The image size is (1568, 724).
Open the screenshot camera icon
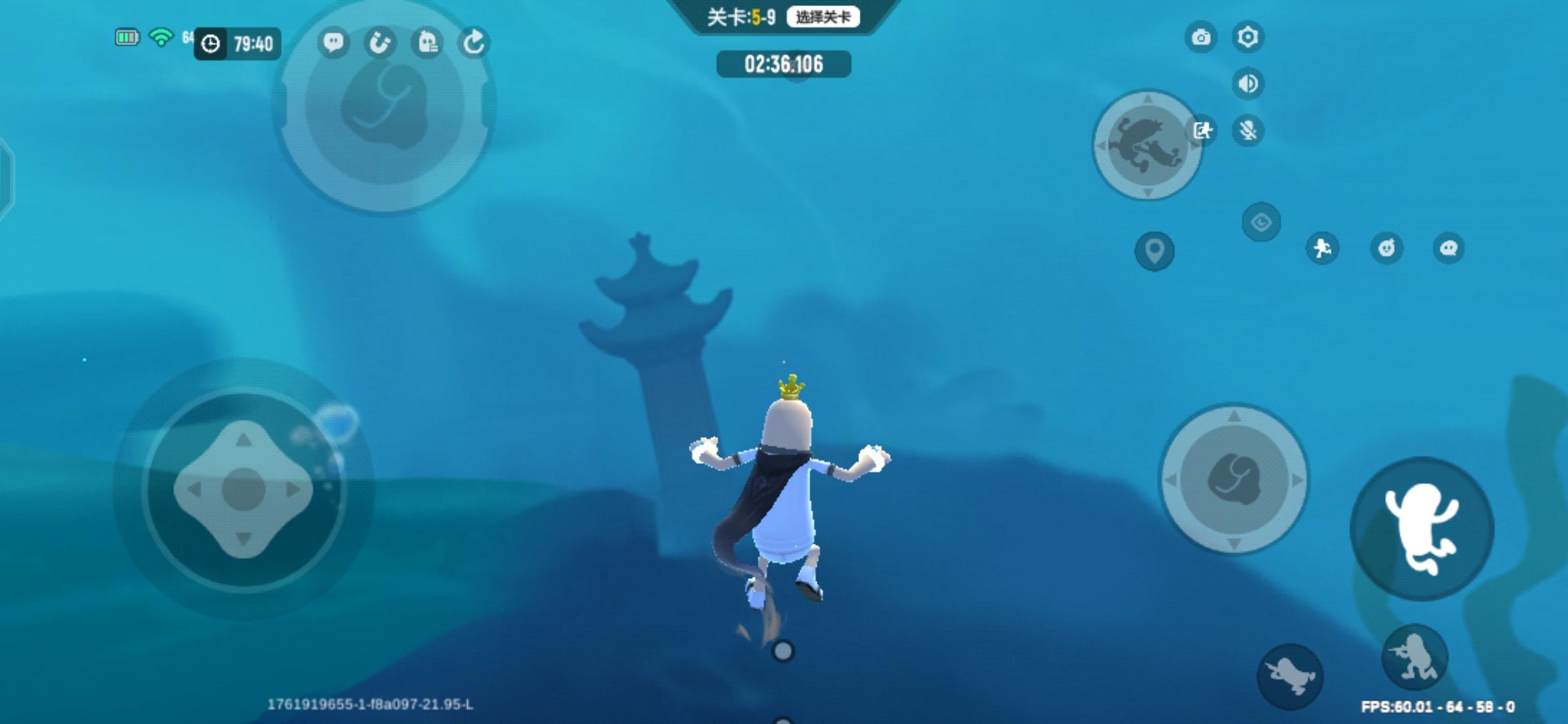[x=1201, y=38]
